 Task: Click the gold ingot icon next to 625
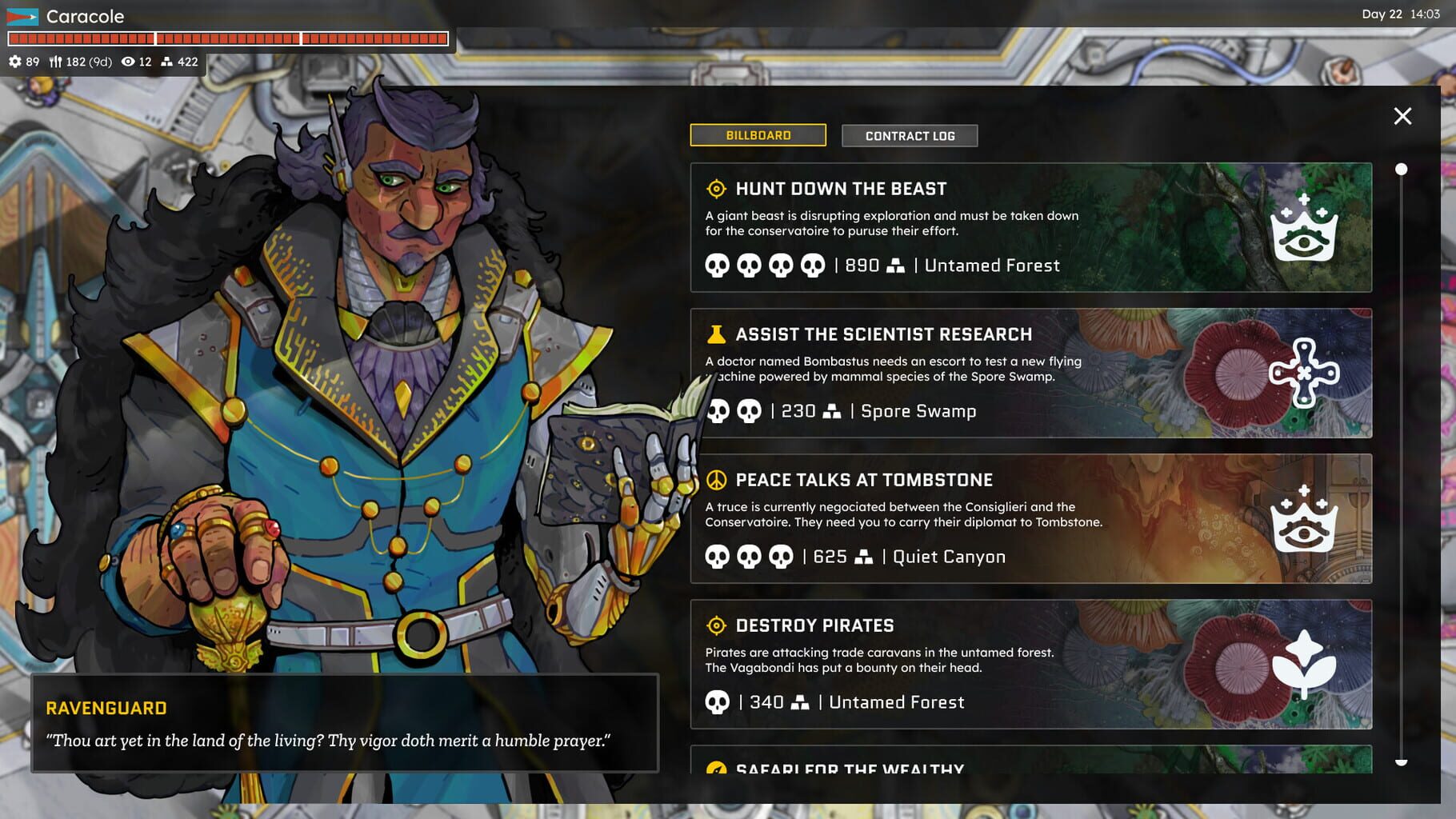coord(862,556)
